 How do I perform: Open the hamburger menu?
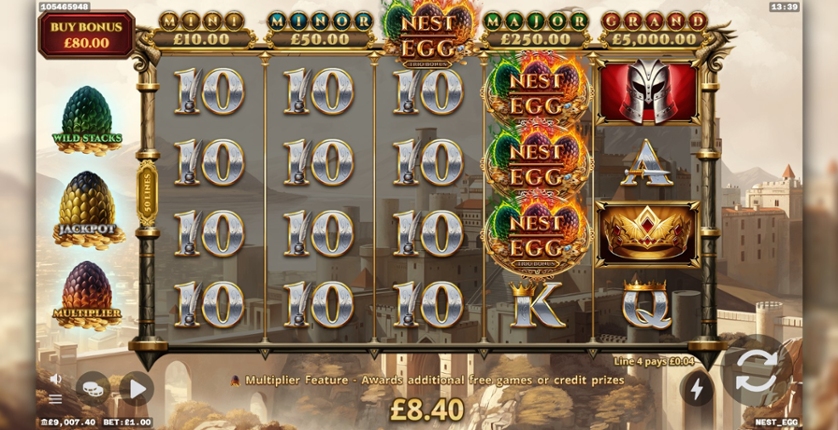pyautogui.click(x=56, y=398)
